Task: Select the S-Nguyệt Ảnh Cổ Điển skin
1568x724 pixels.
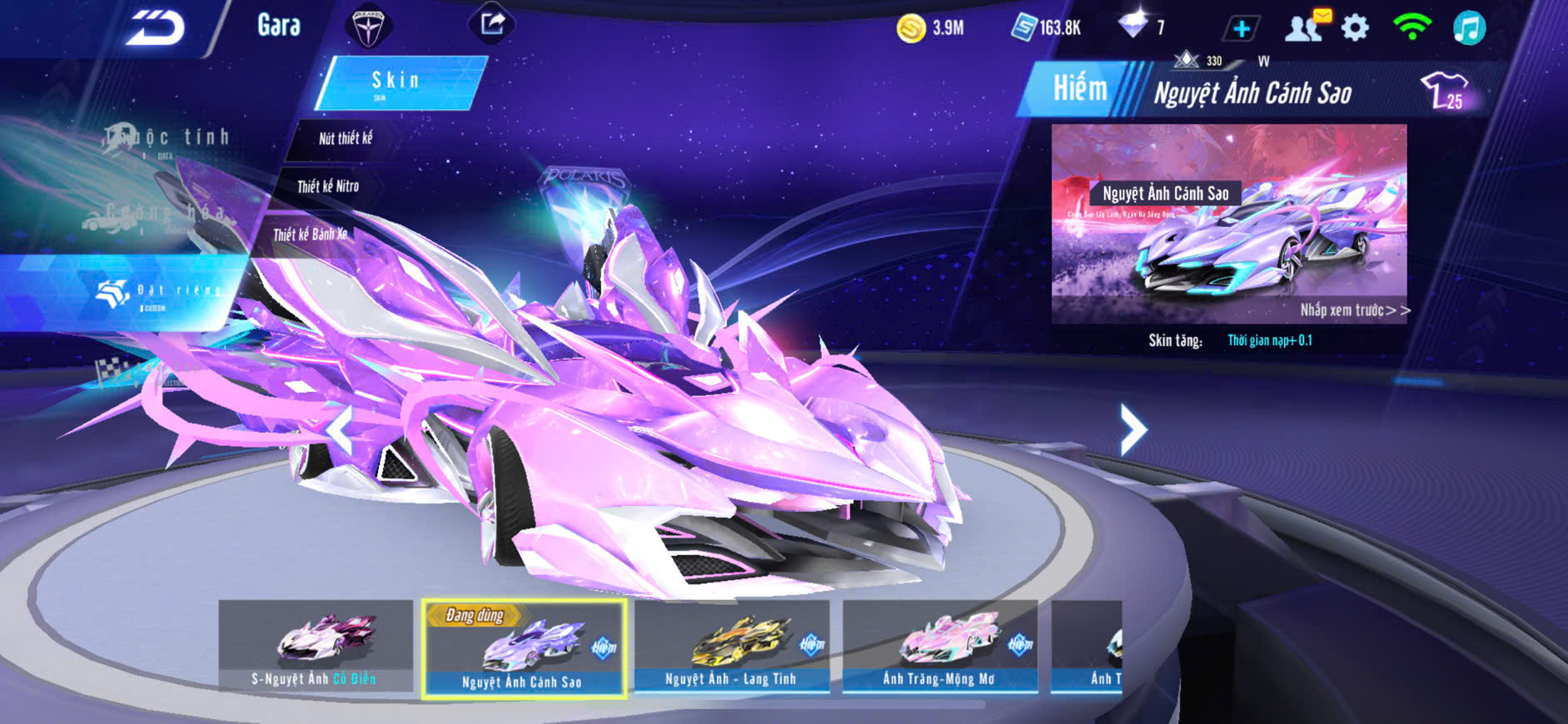Action: tap(316, 646)
